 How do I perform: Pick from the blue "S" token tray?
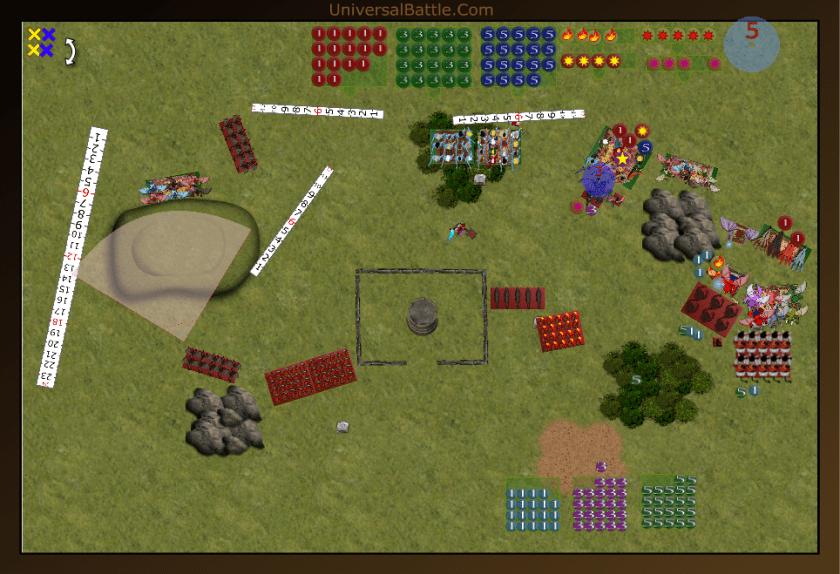point(517,56)
